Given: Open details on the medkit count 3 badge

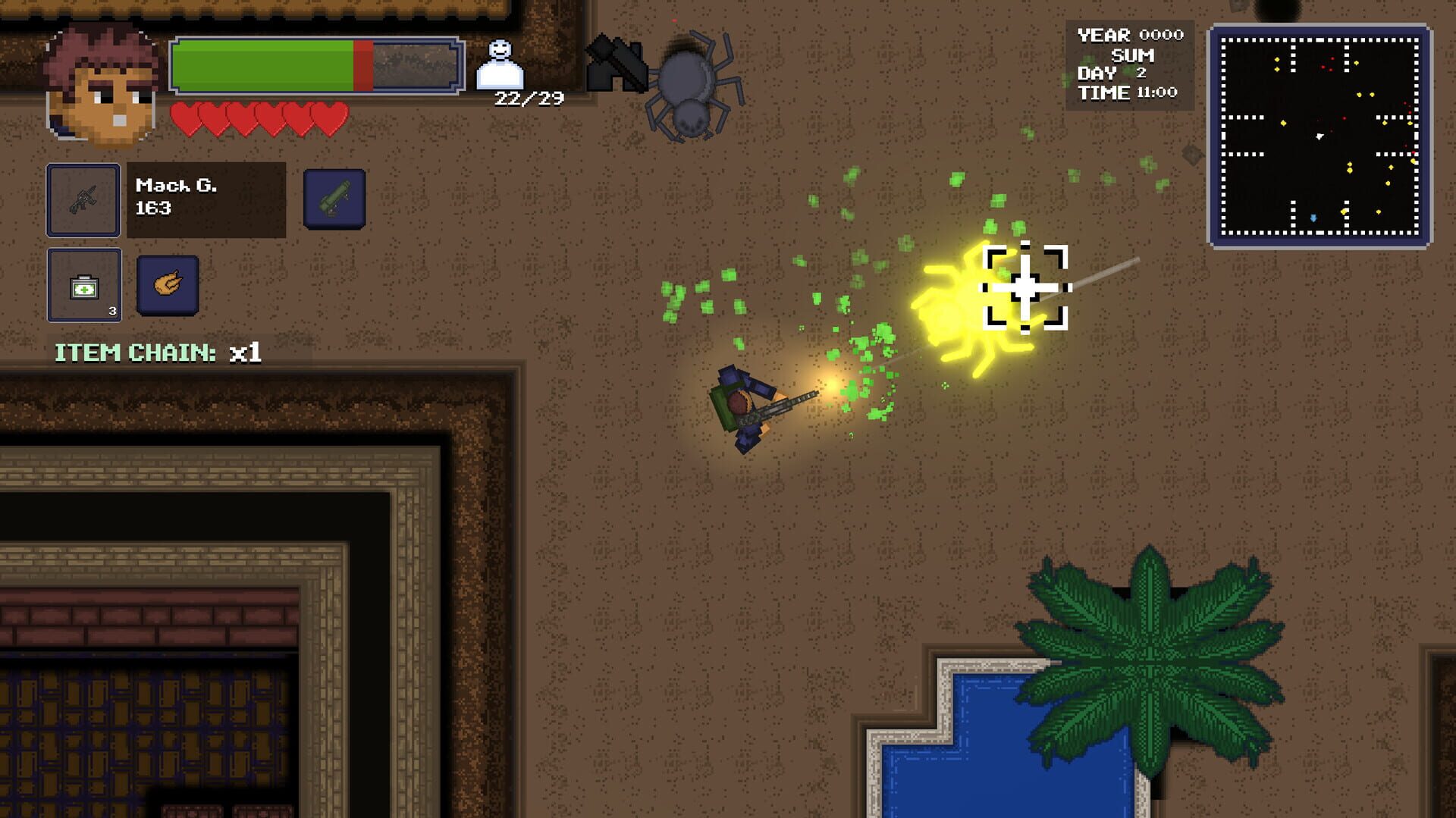Looking at the screenshot, I should point(112,311).
